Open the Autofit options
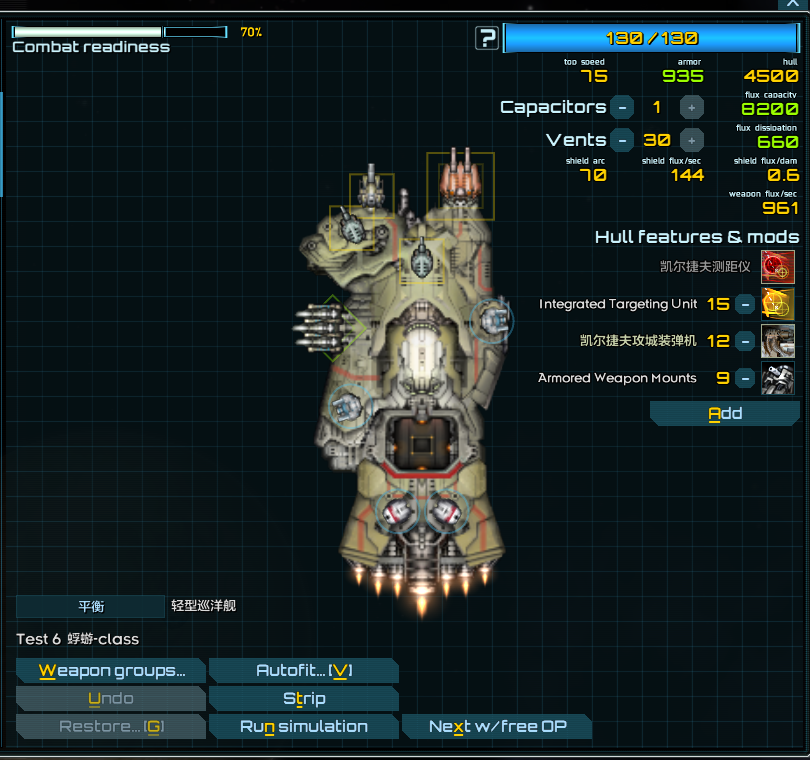Image resolution: width=810 pixels, height=760 pixels. coord(303,671)
